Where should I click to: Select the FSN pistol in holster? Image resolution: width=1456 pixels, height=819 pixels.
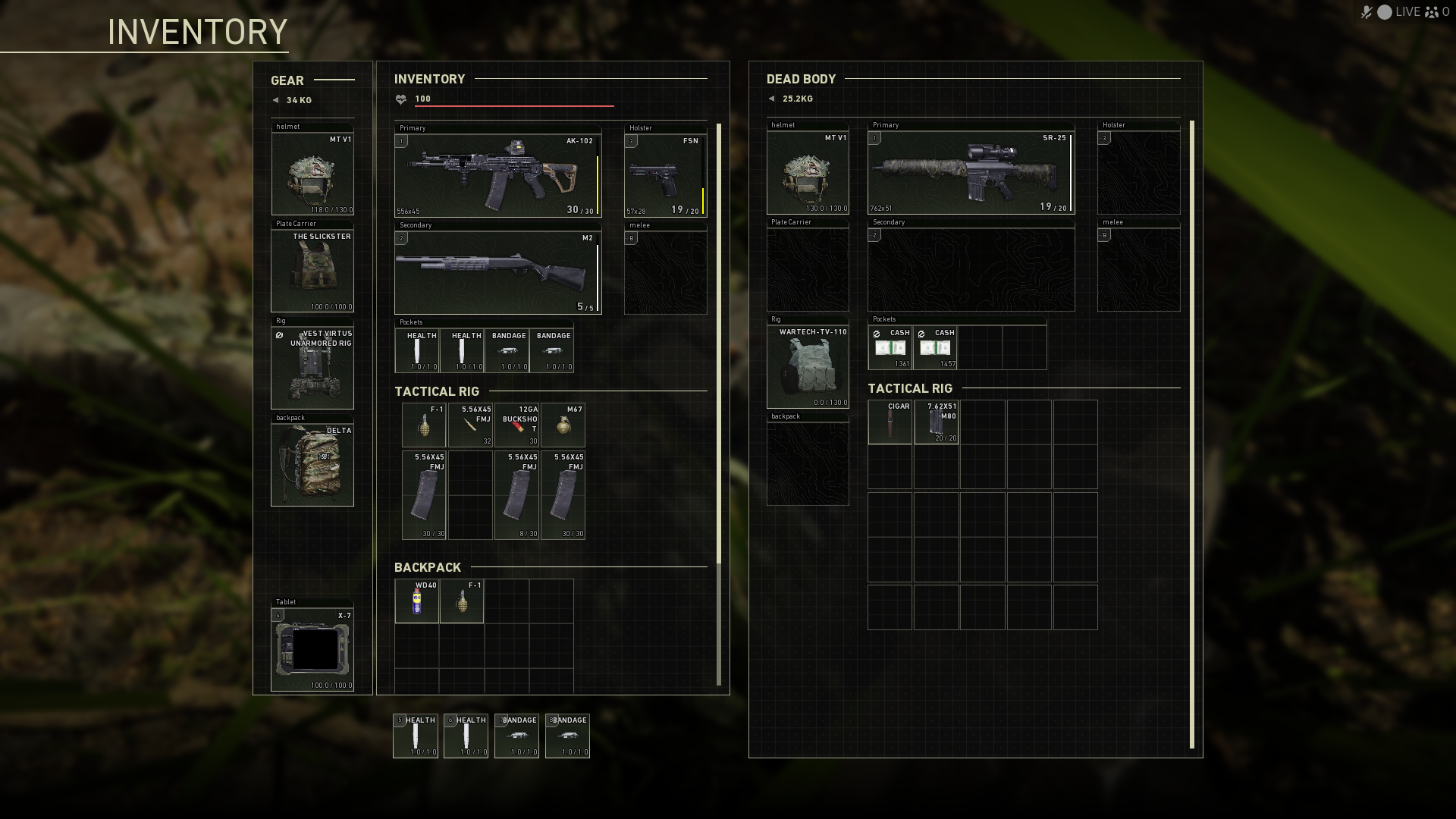click(x=665, y=175)
